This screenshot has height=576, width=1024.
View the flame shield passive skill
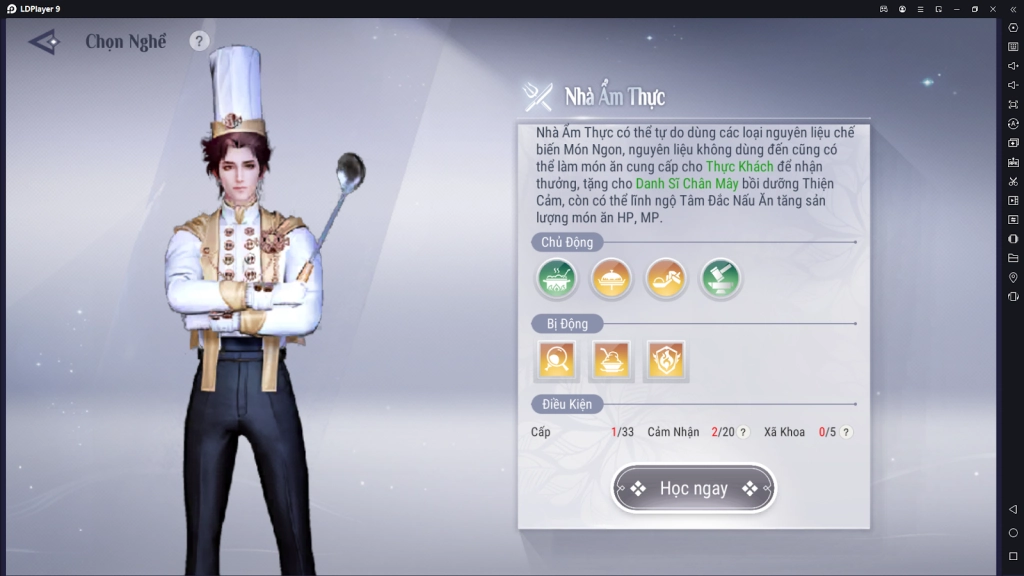(x=665, y=360)
